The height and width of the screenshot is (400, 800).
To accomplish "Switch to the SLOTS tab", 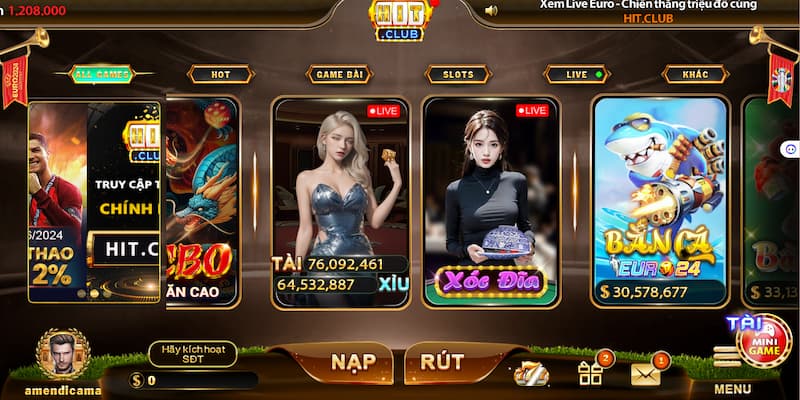I will click(x=456, y=74).
